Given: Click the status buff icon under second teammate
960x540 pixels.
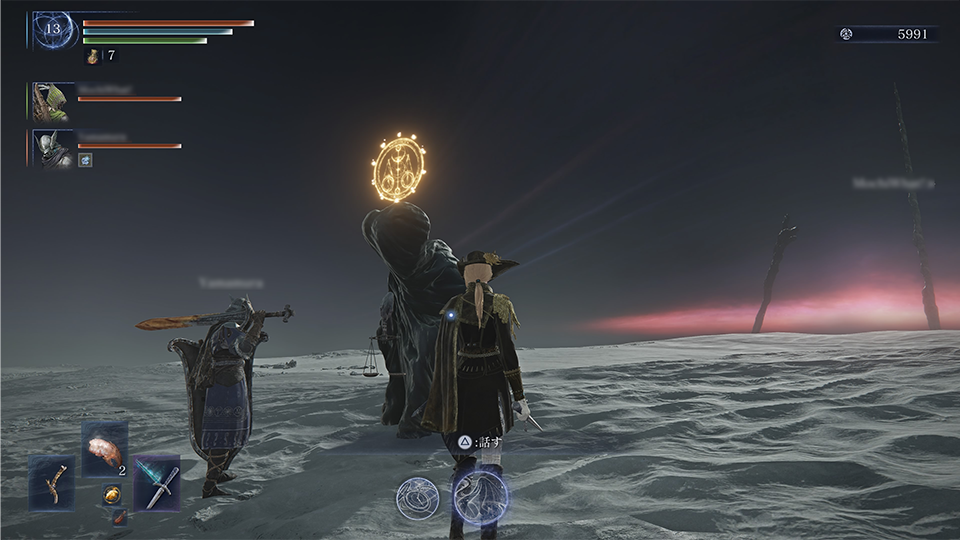Looking at the screenshot, I should coord(85,160).
